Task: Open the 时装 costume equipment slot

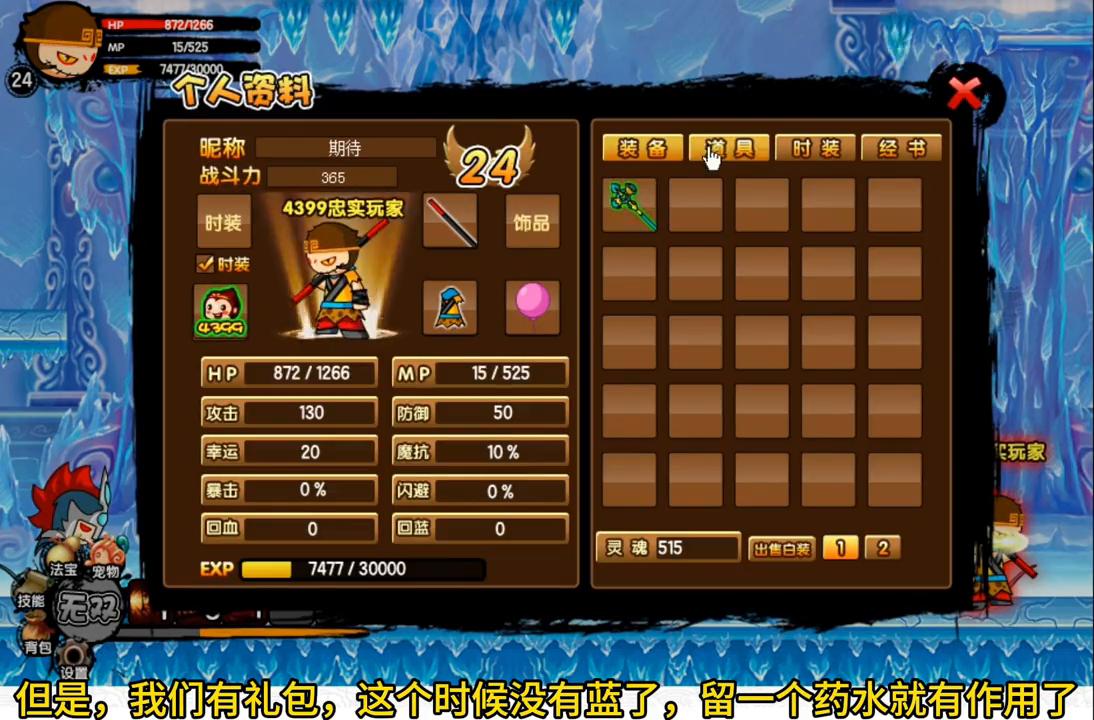Action: coord(223,222)
